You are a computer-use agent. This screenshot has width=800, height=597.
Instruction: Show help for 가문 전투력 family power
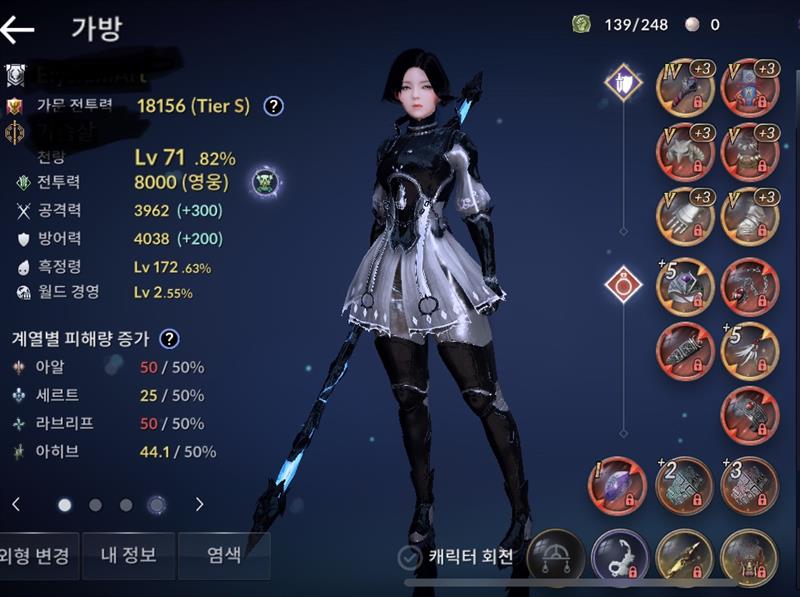tap(273, 106)
